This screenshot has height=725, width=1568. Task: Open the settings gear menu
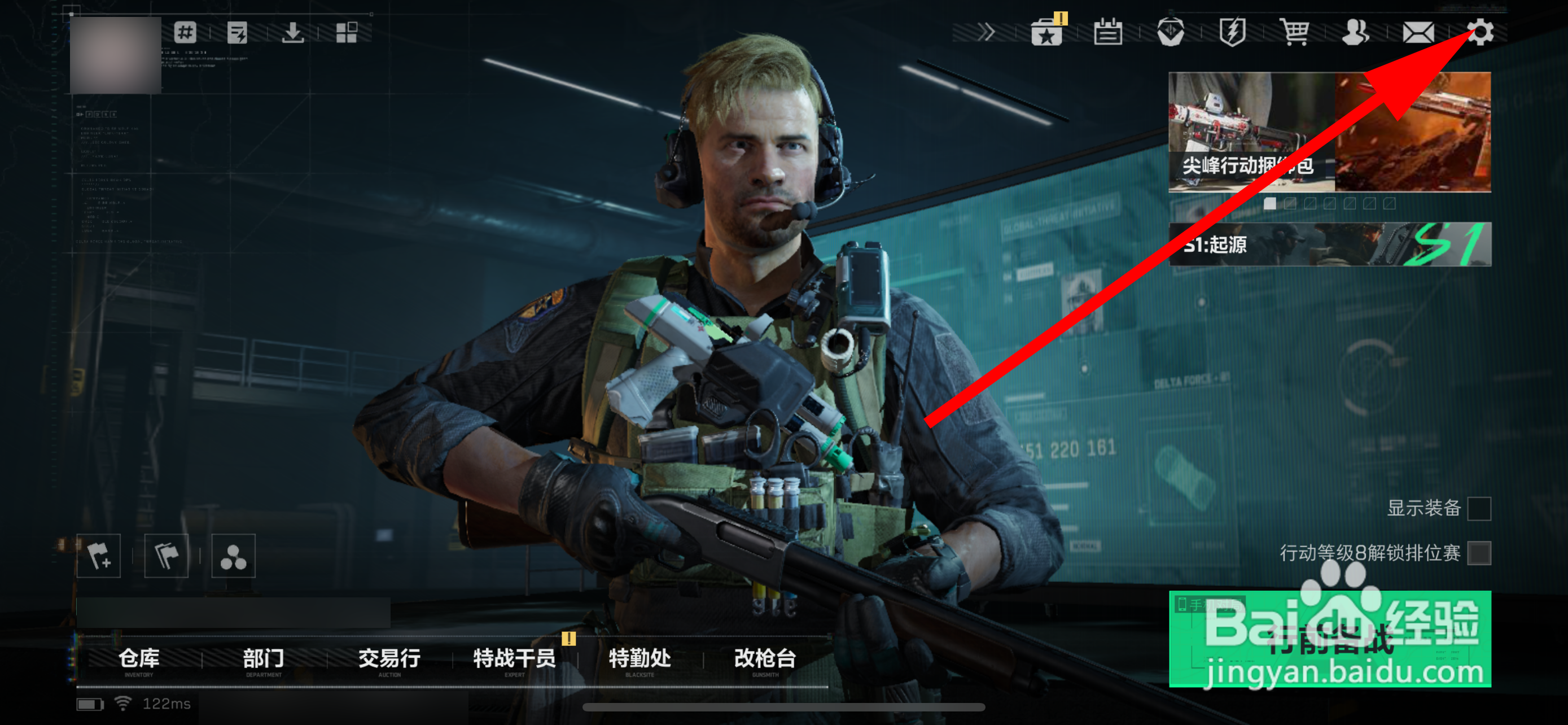1482,33
